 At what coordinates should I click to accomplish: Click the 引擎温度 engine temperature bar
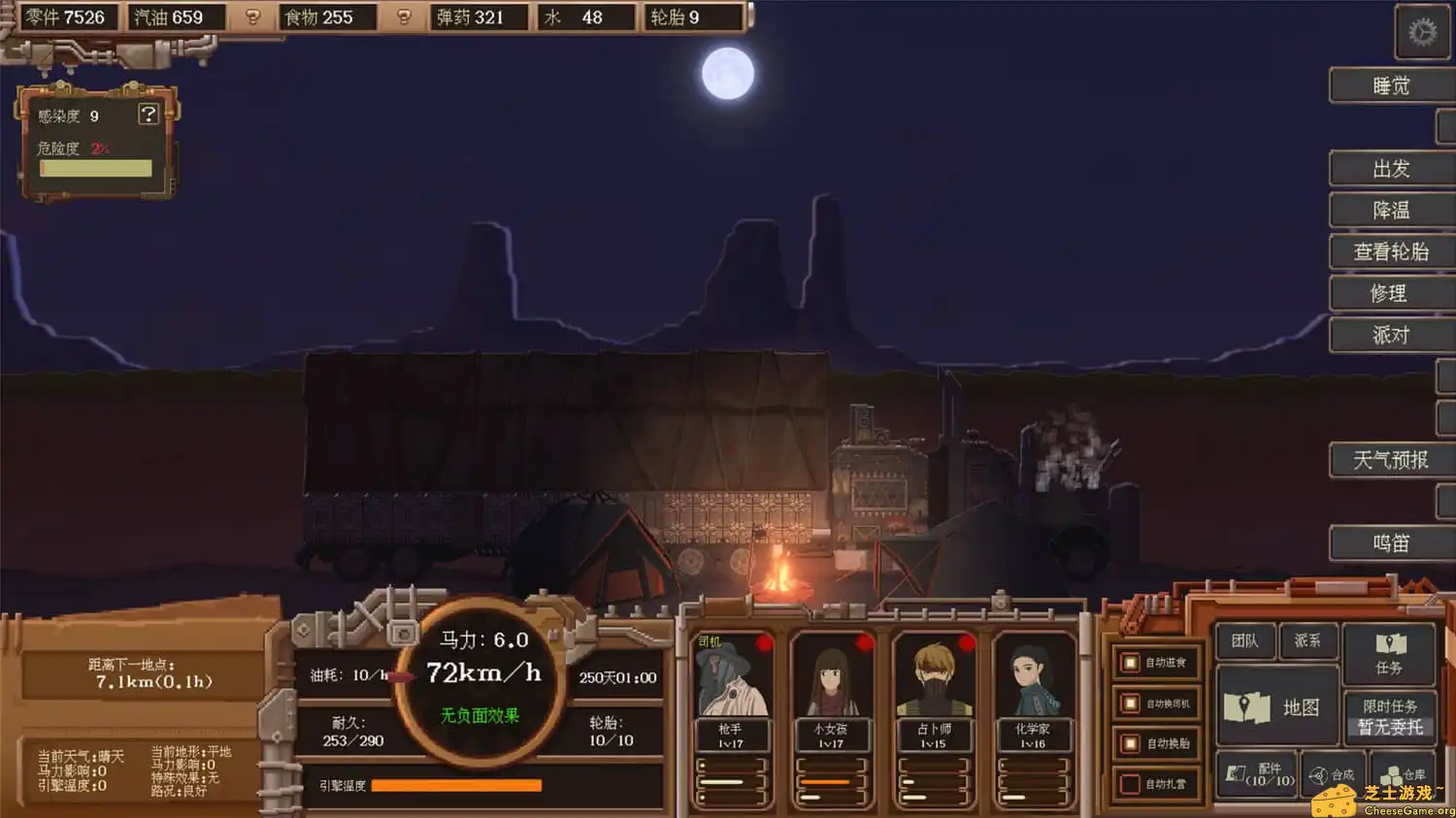[x=456, y=785]
